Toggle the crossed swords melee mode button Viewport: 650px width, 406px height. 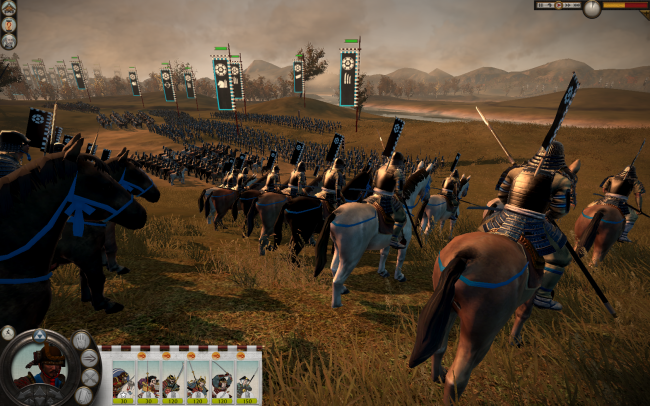[89, 377]
